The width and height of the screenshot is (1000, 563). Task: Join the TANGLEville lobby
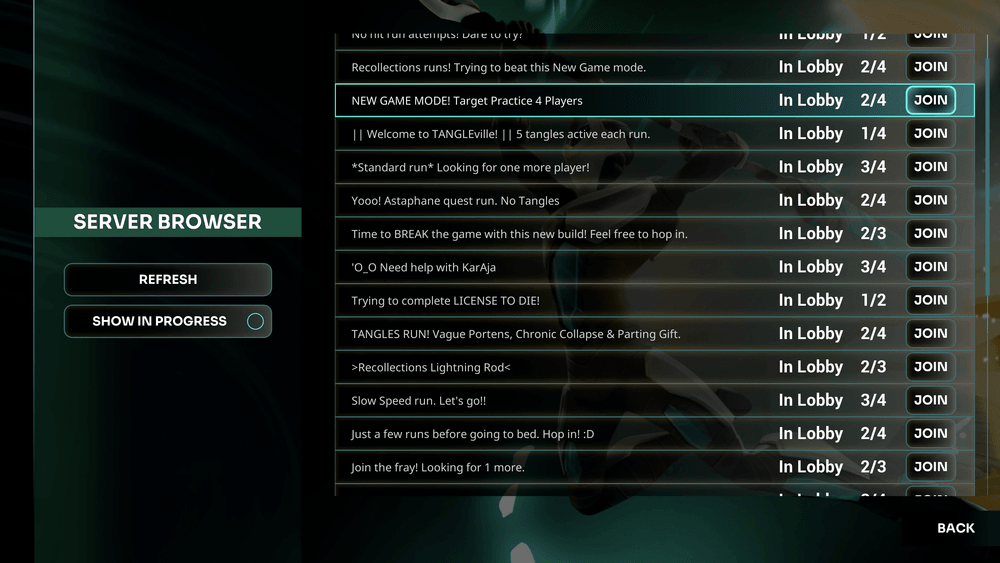[930, 133]
